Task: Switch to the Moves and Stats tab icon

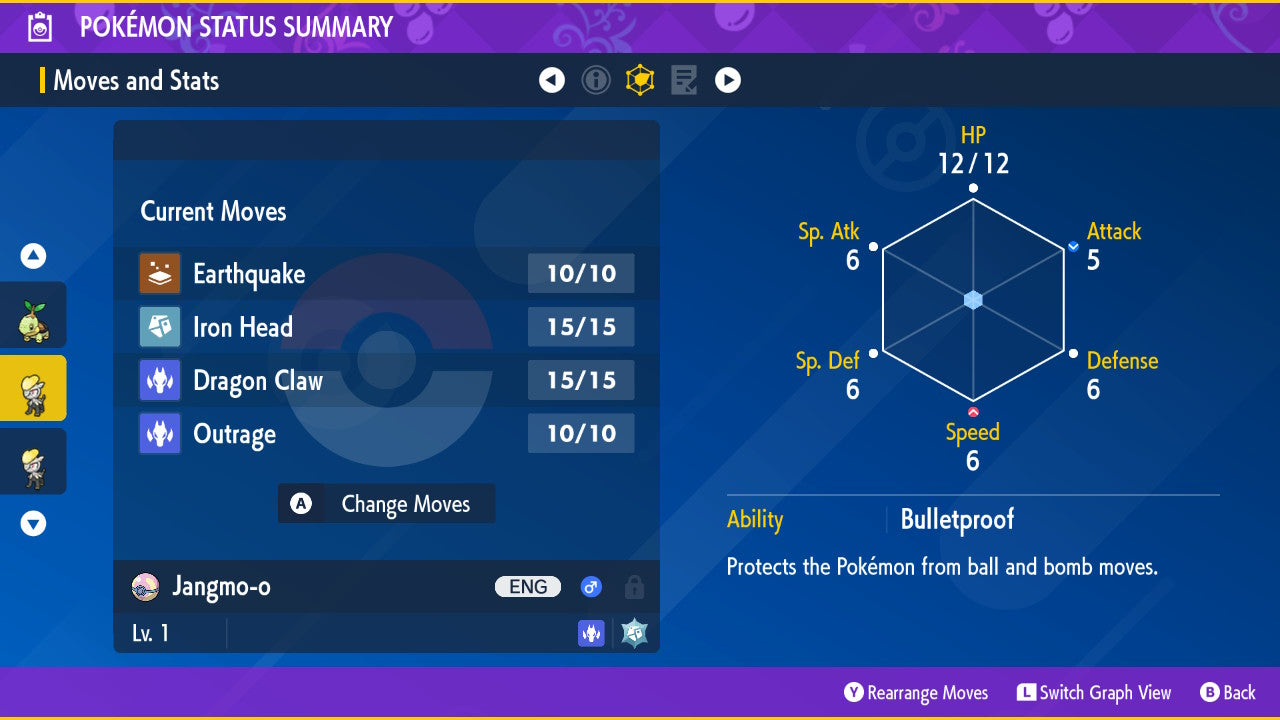Action: 640,80
